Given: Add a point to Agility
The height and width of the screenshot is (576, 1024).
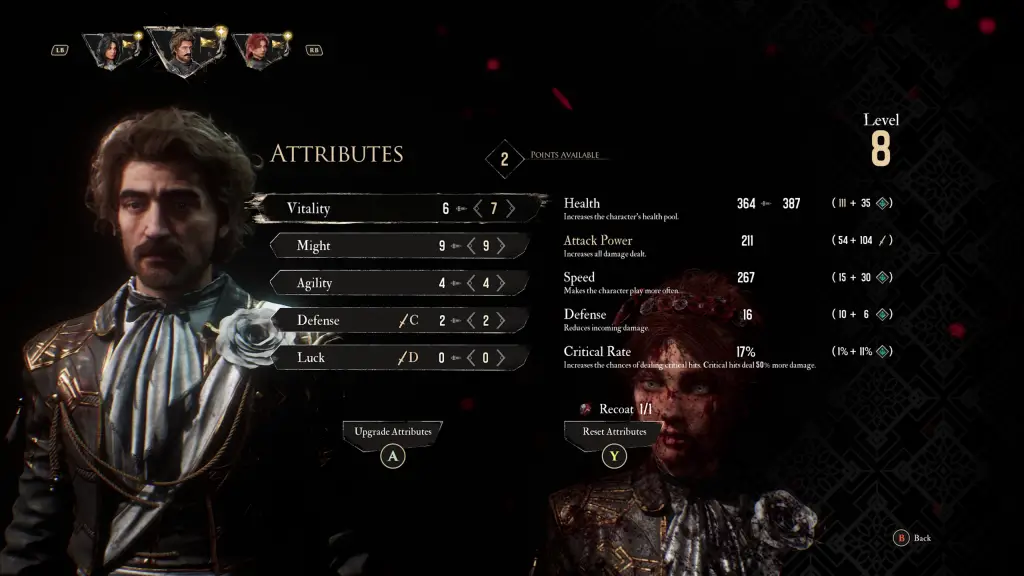Looking at the screenshot, I should [x=501, y=283].
